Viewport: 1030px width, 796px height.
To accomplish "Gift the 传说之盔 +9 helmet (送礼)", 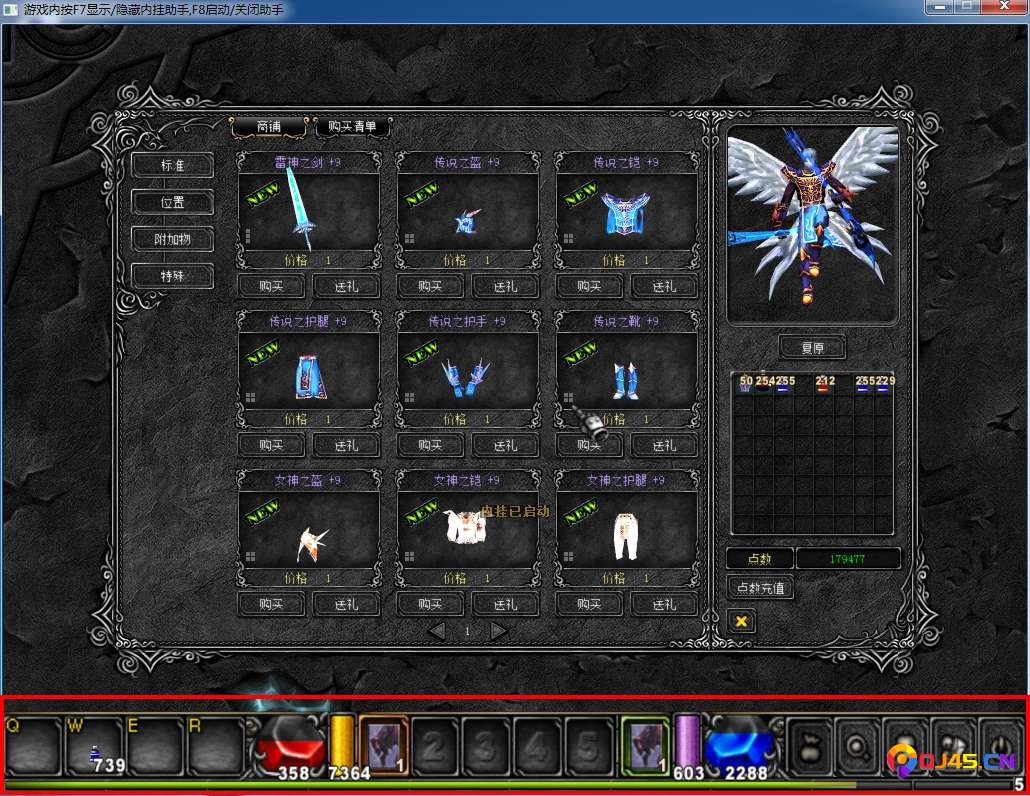I will click(x=505, y=286).
